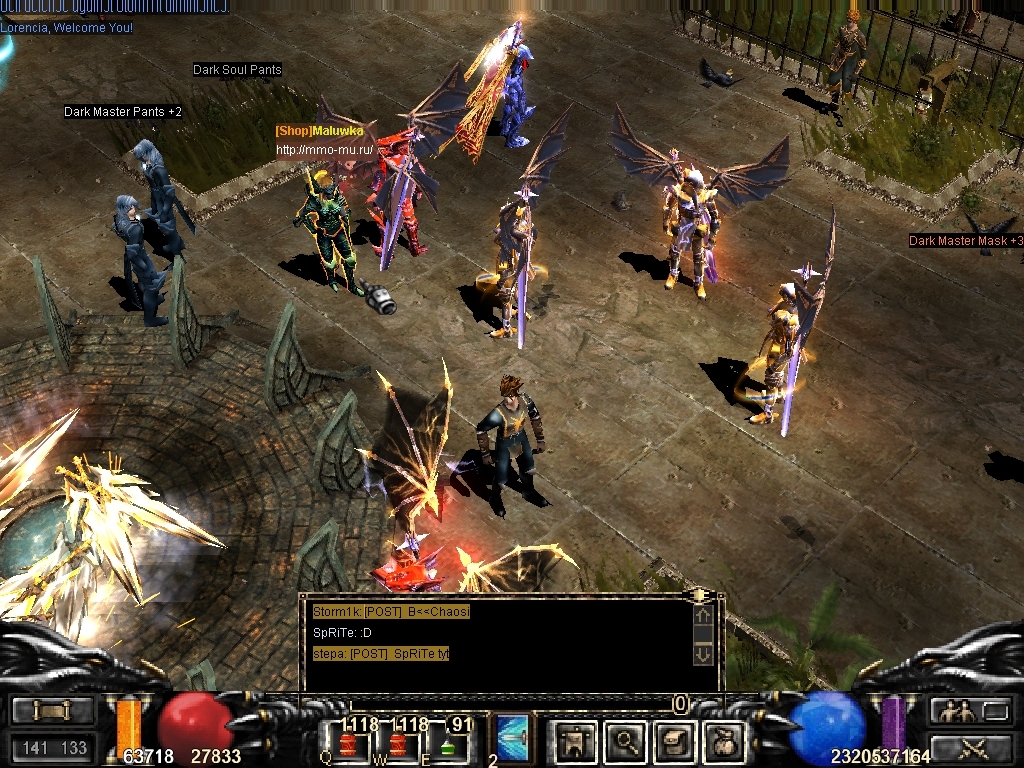Click Storm1k's chat message
1024x768 pixels.
pos(390,611)
